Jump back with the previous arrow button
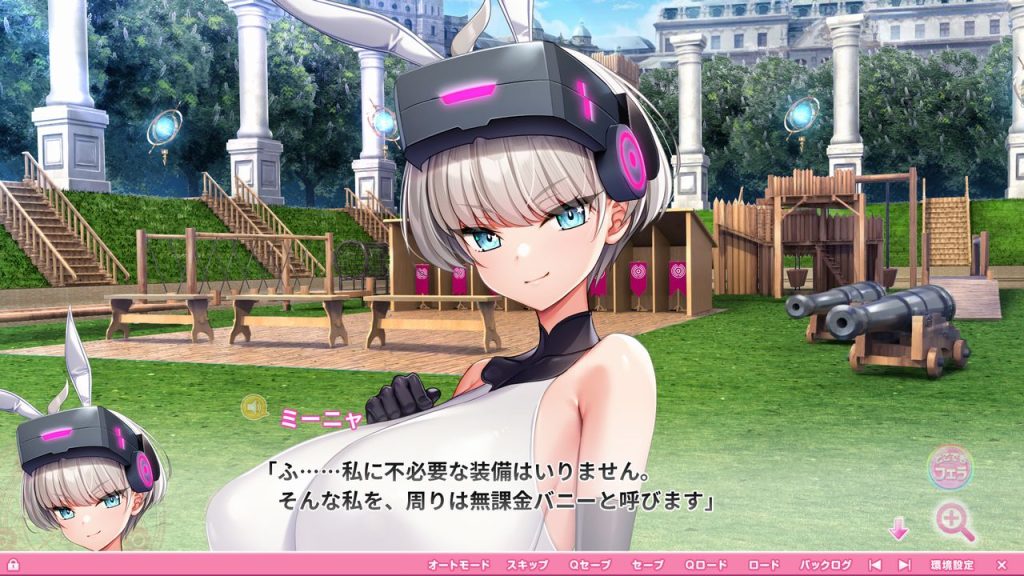Screen dimensions: 1024x576 pos(875,565)
